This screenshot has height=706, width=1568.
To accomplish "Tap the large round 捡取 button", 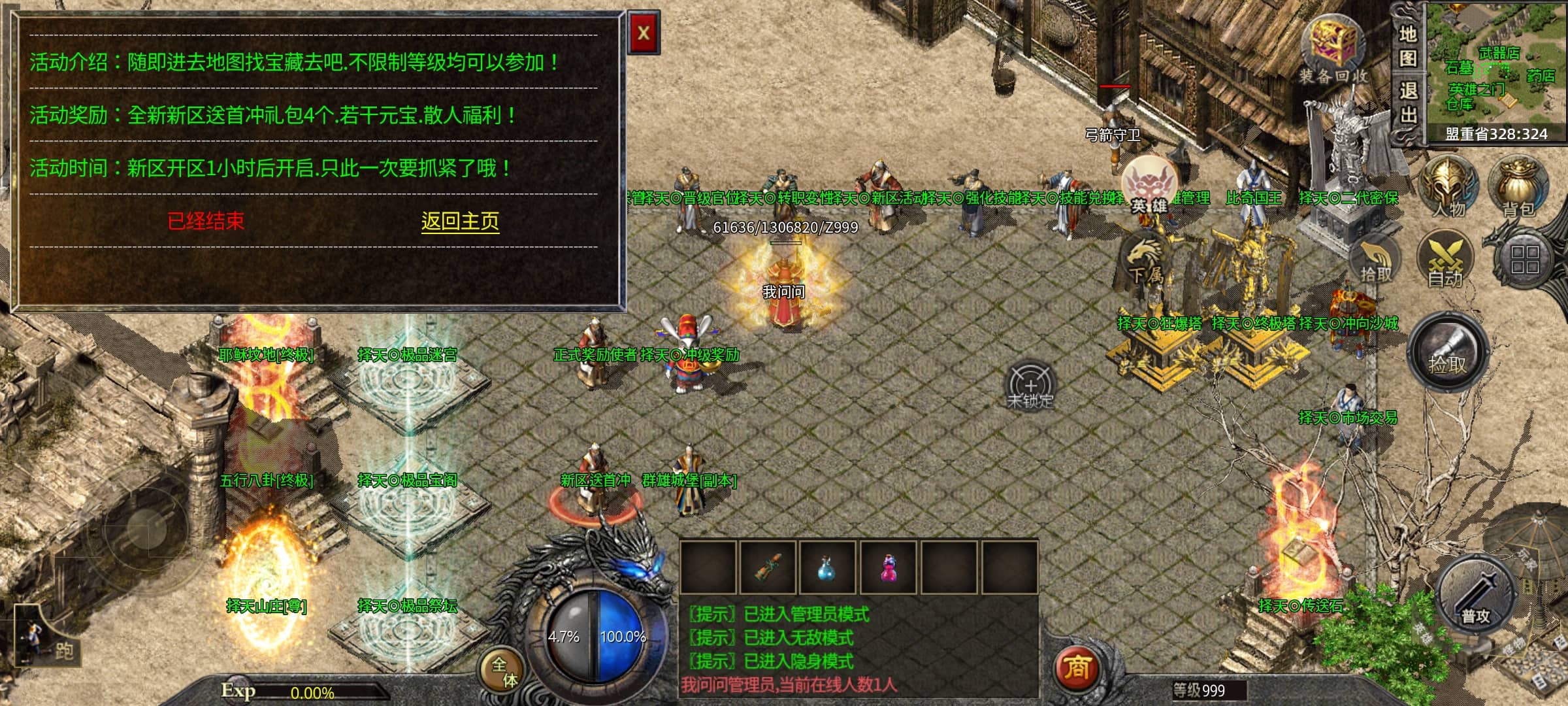I will [x=1447, y=353].
